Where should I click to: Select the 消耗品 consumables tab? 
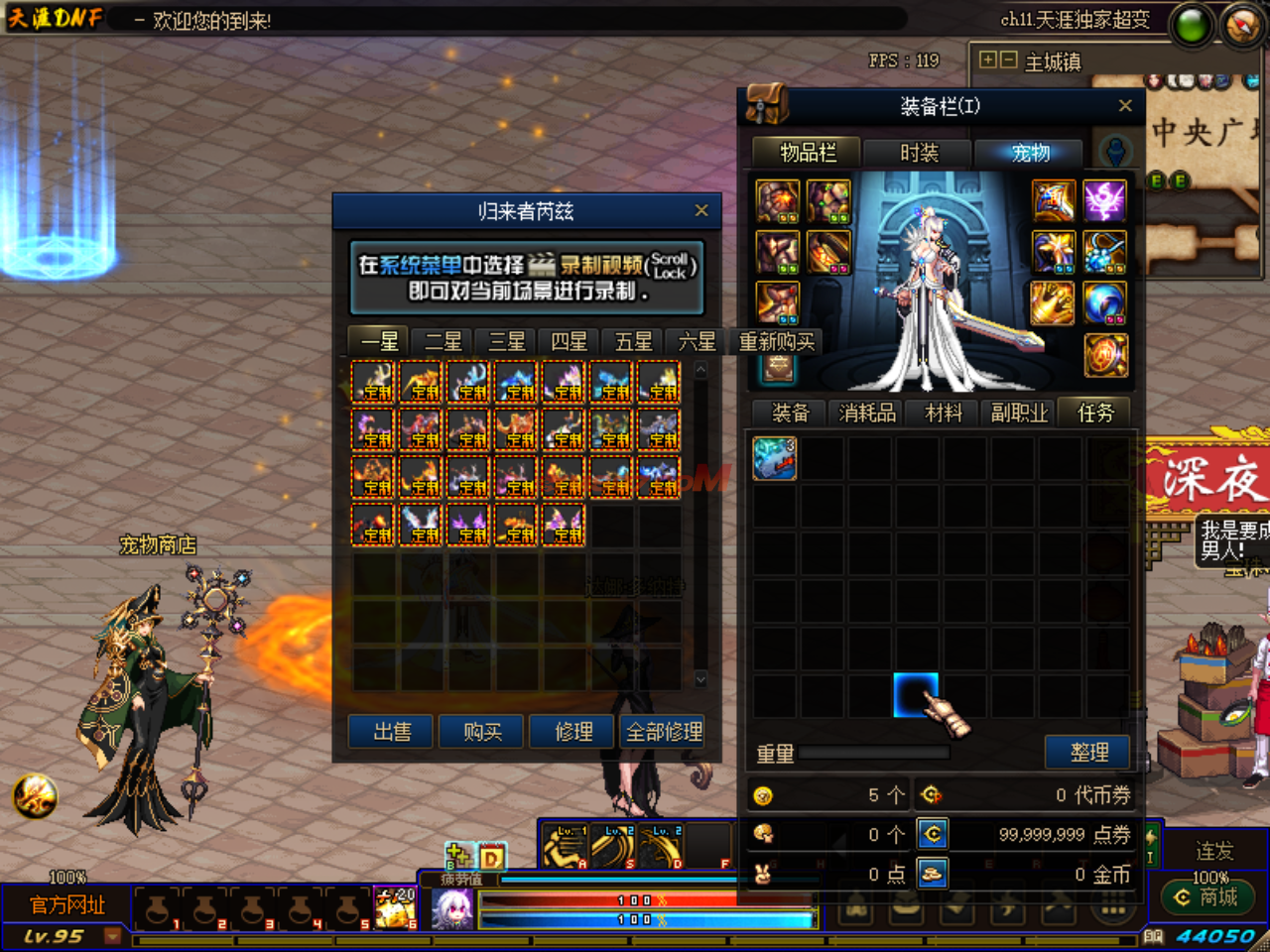pyautogui.click(x=867, y=413)
